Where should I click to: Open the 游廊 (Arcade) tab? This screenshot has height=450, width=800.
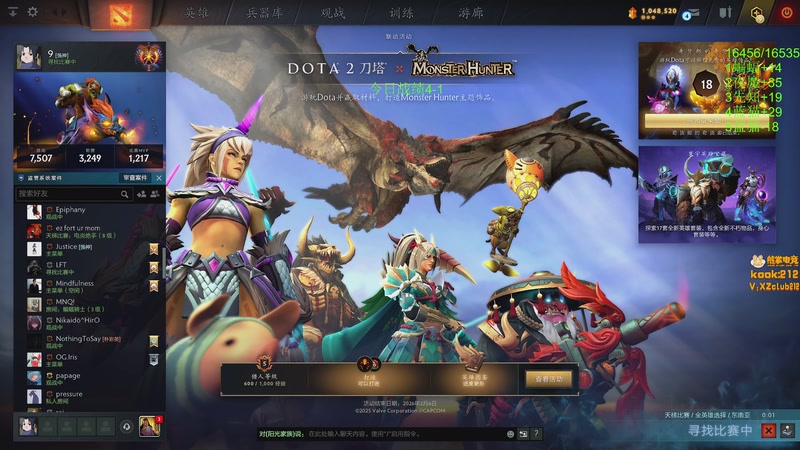click(x=470, y=13)
